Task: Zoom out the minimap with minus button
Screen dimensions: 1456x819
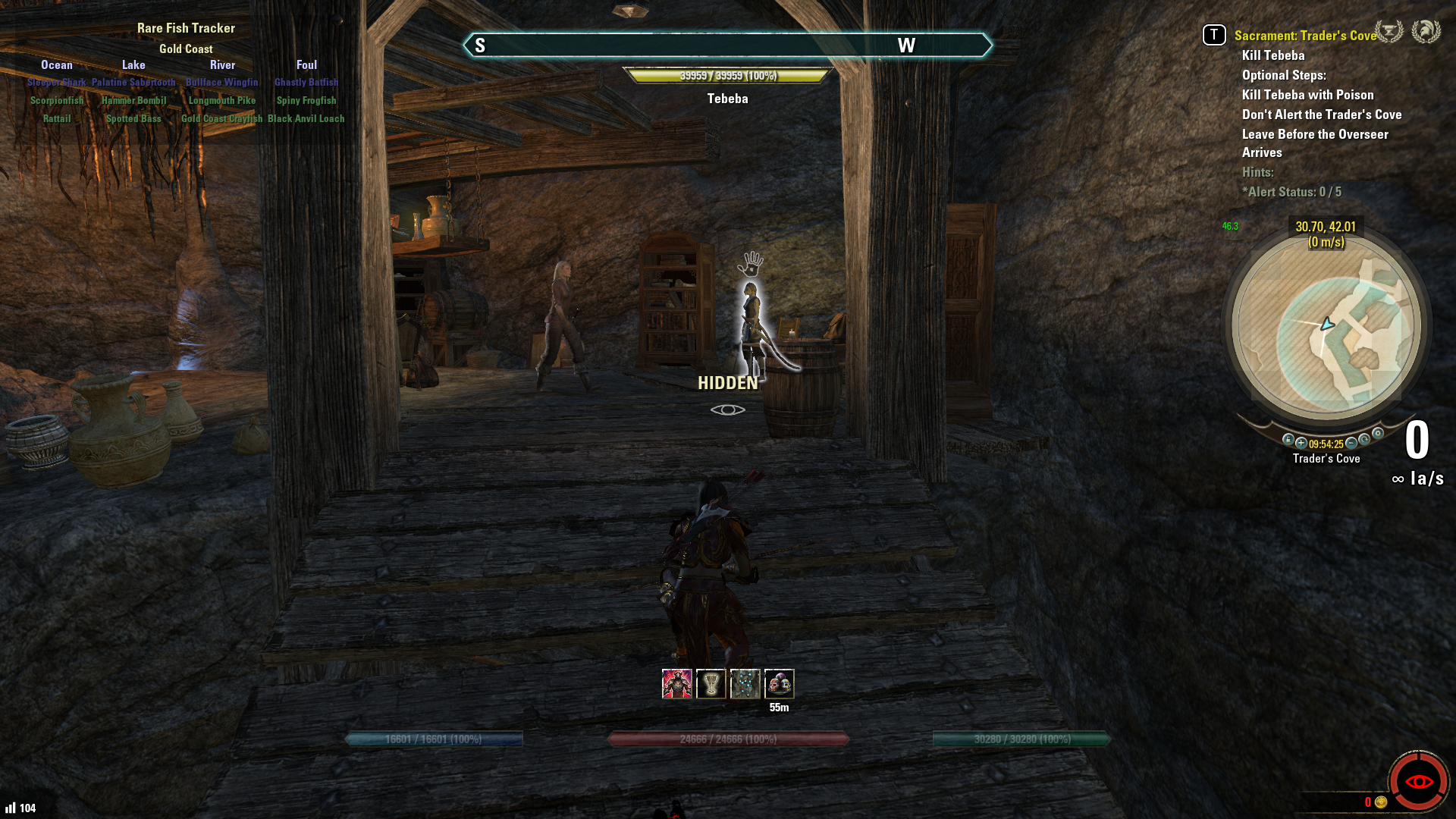Action: click(x=1351, y=443)
